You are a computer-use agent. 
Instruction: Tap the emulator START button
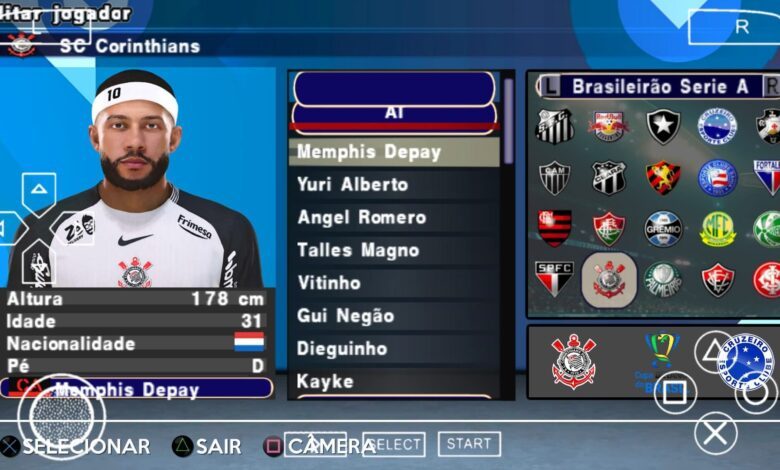468,443
